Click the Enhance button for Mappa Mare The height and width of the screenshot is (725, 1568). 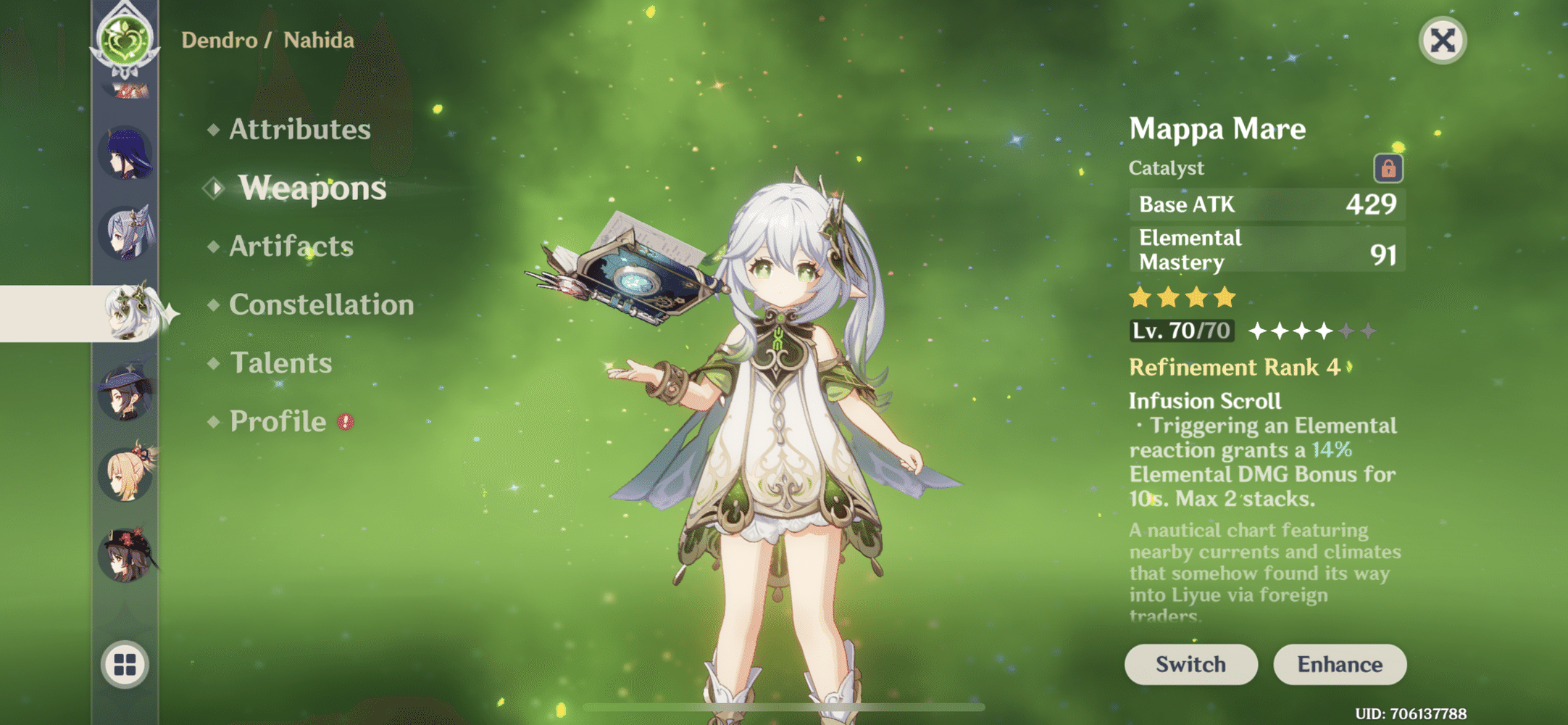1340,664
